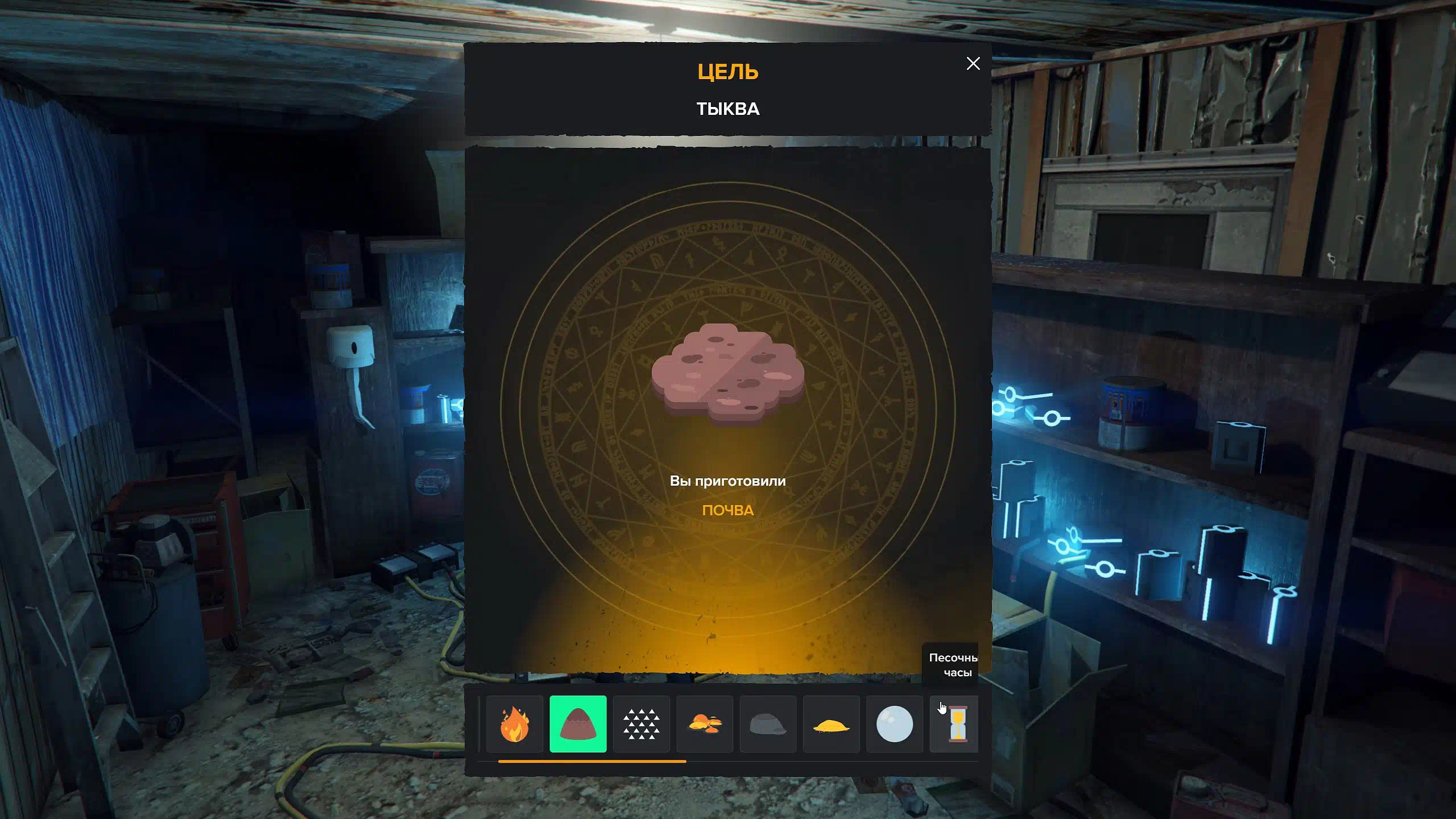Select the fire element slot
This screenshot has height=819, width=1456.
click(x=514, y=724)
